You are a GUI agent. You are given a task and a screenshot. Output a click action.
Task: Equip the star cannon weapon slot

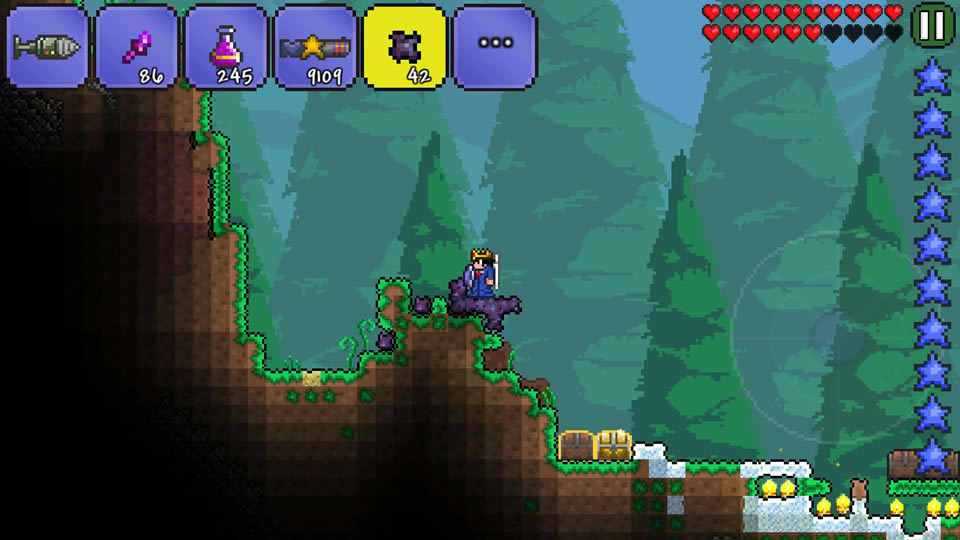point(316,47)
